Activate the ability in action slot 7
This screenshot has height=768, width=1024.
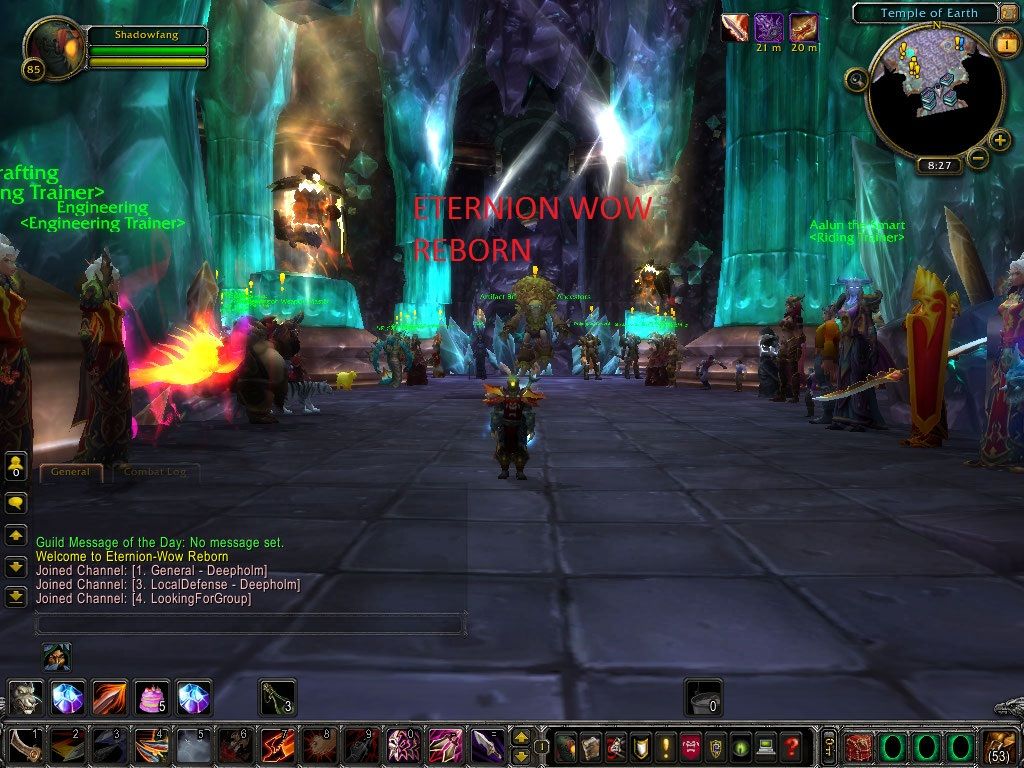(x=276, y=747)
